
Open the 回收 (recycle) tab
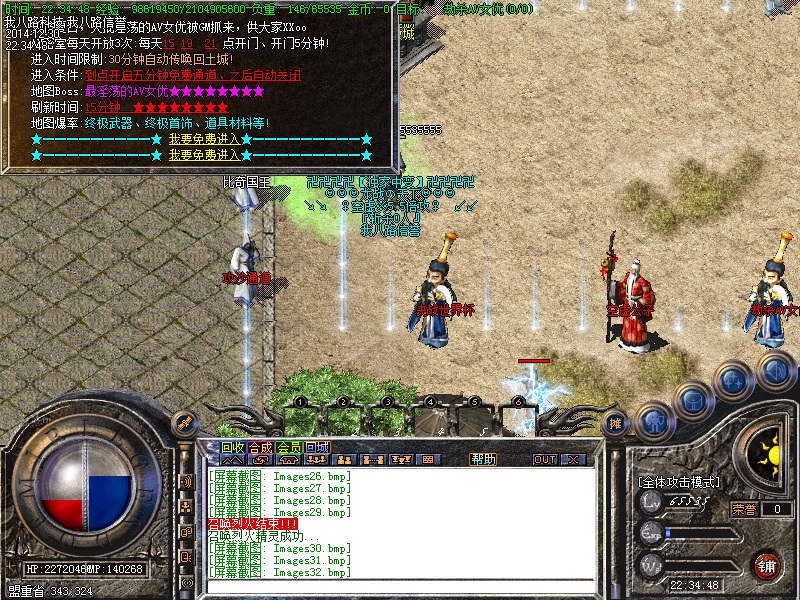[x=232, y=447]
